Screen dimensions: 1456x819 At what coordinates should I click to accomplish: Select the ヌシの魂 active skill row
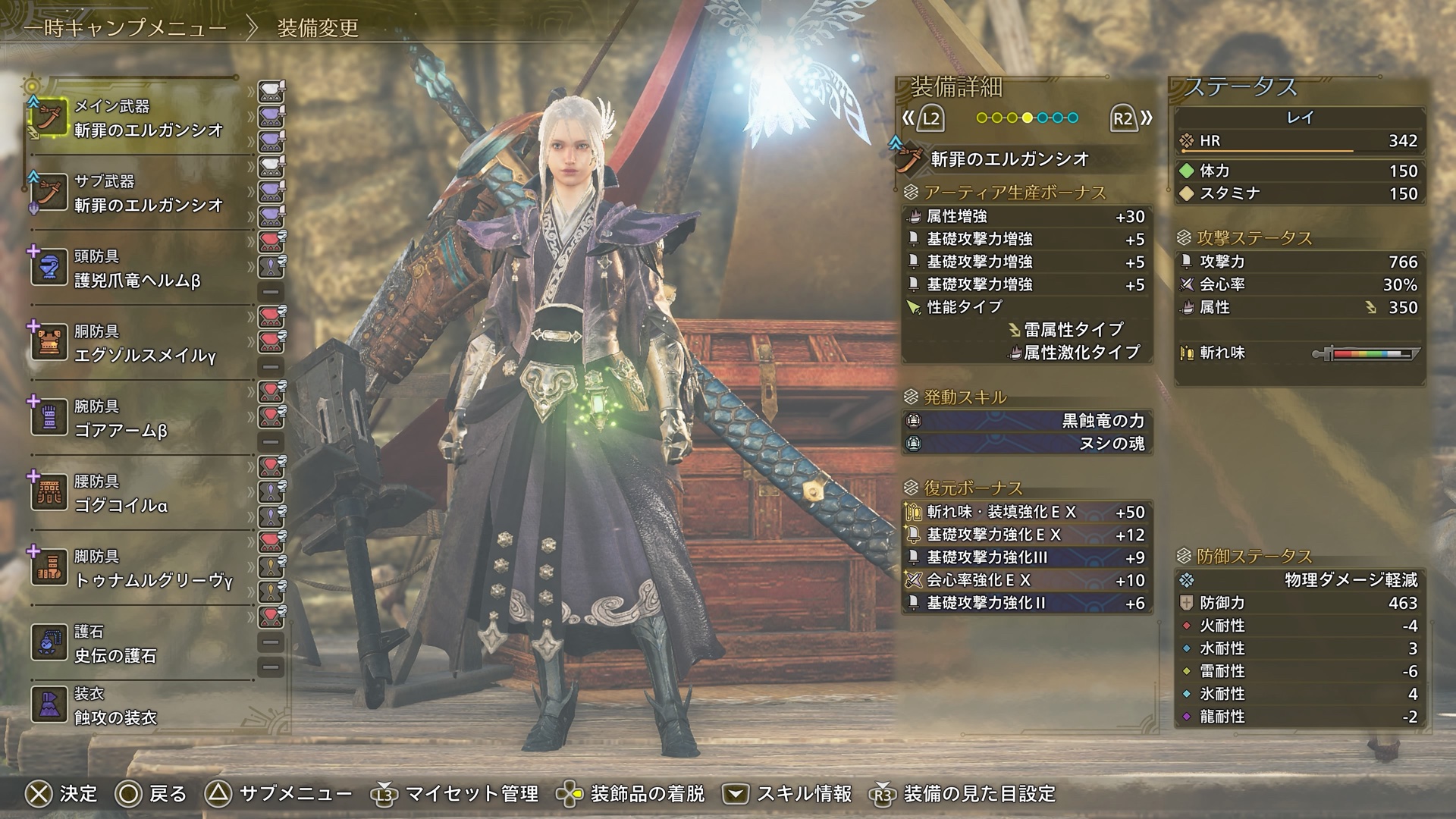(1028, 444)
